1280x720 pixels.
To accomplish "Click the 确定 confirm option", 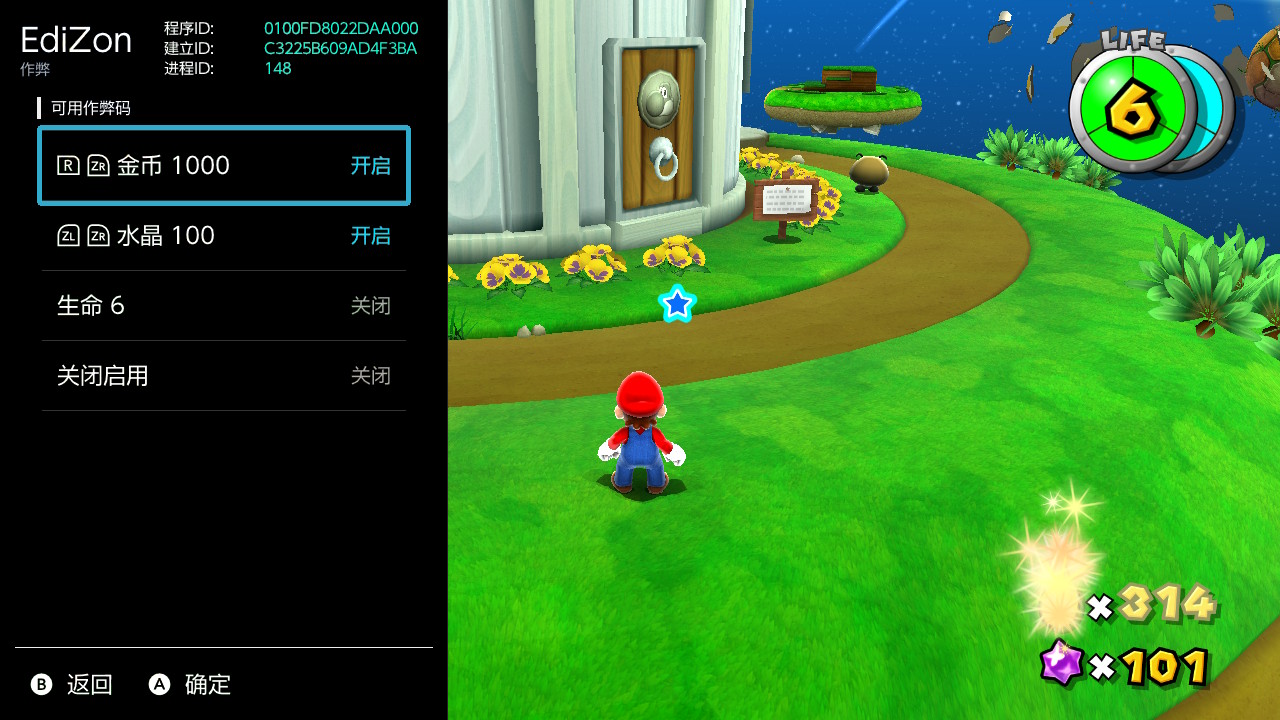I will click(x=190, y=685).
